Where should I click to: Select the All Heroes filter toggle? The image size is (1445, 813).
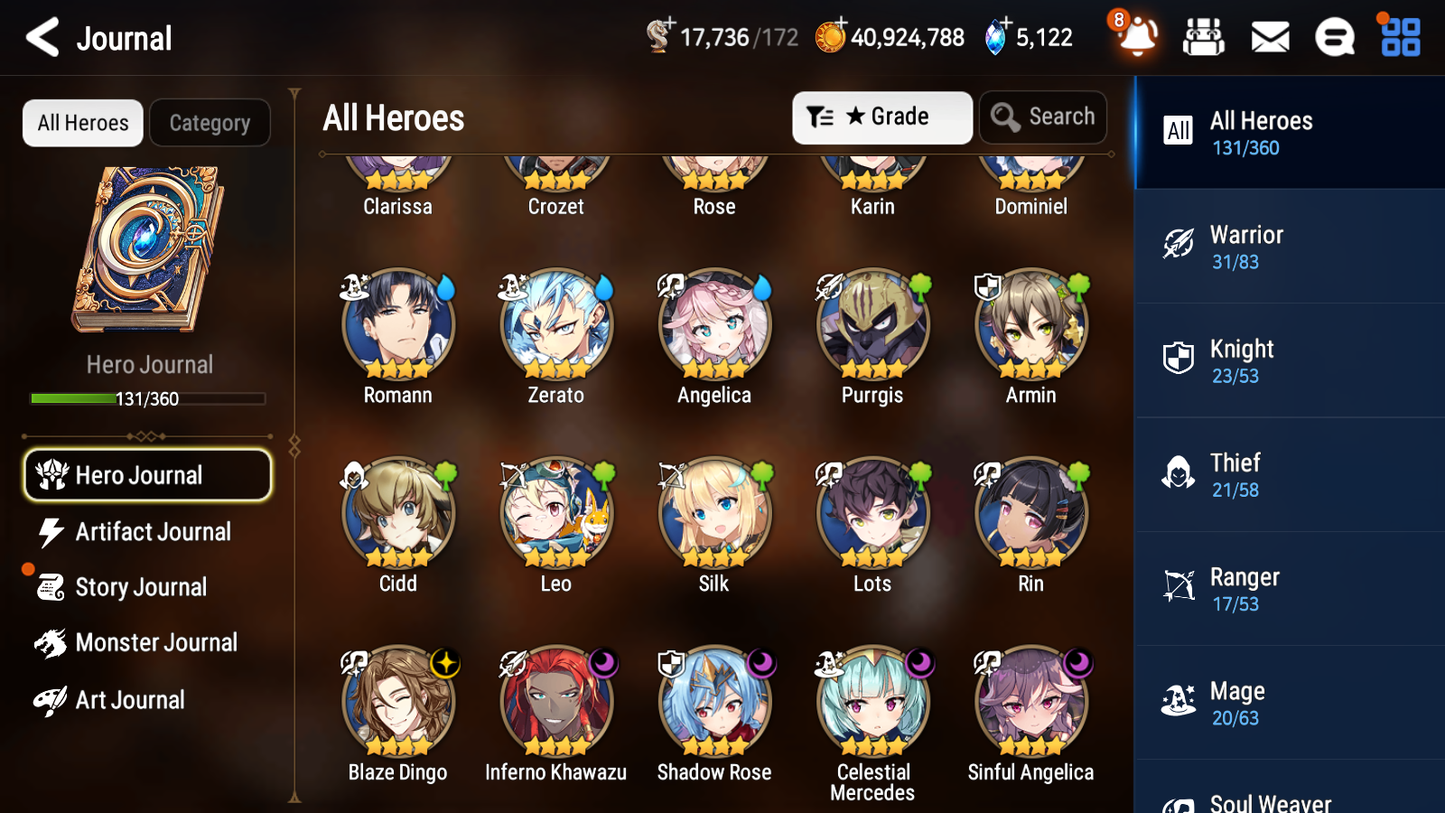[82, 122]
